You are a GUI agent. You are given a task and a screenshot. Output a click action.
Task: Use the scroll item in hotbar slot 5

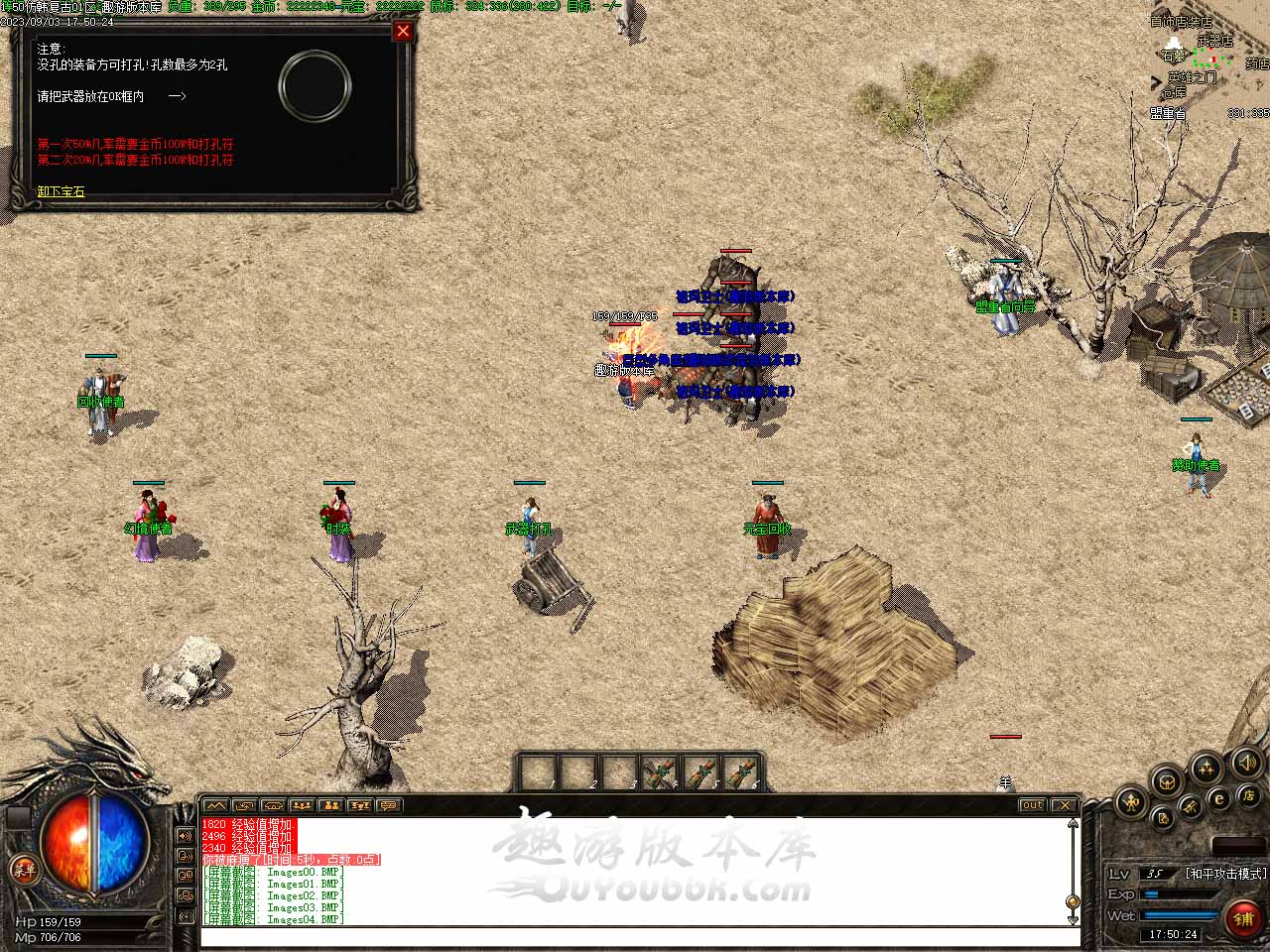tap(700, 773)
